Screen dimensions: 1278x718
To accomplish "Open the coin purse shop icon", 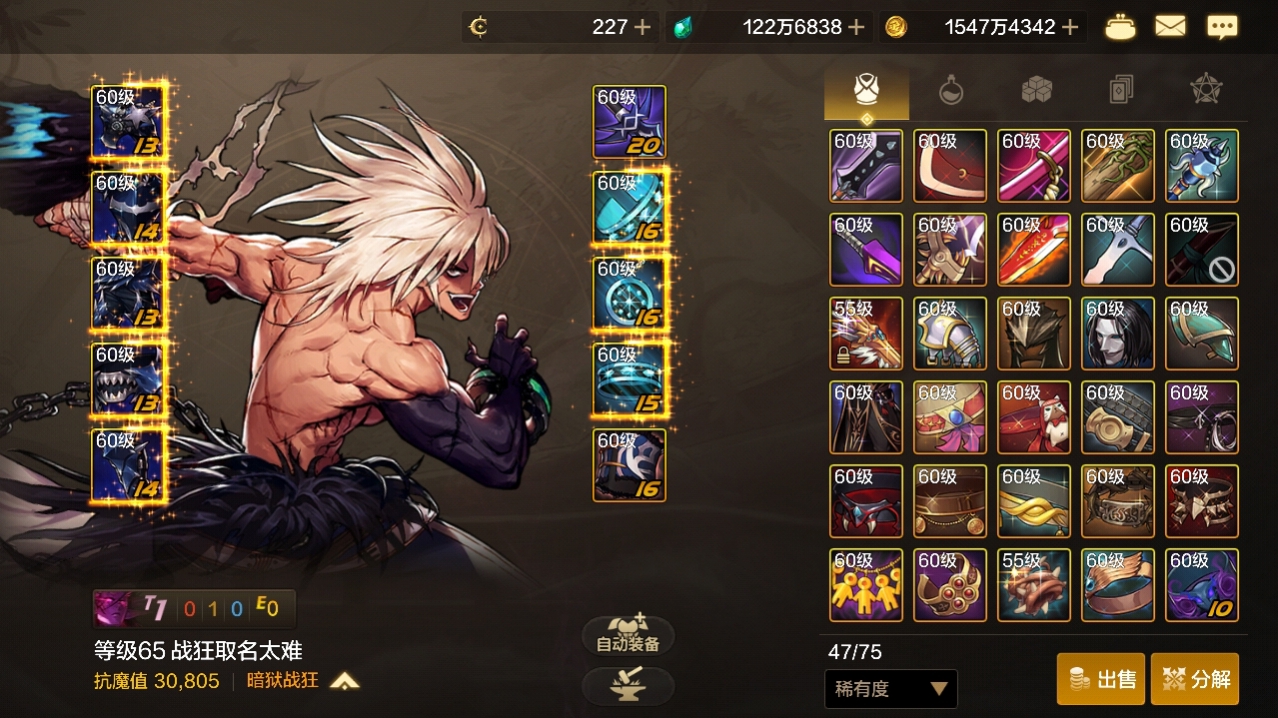I will click(1120, 27).
